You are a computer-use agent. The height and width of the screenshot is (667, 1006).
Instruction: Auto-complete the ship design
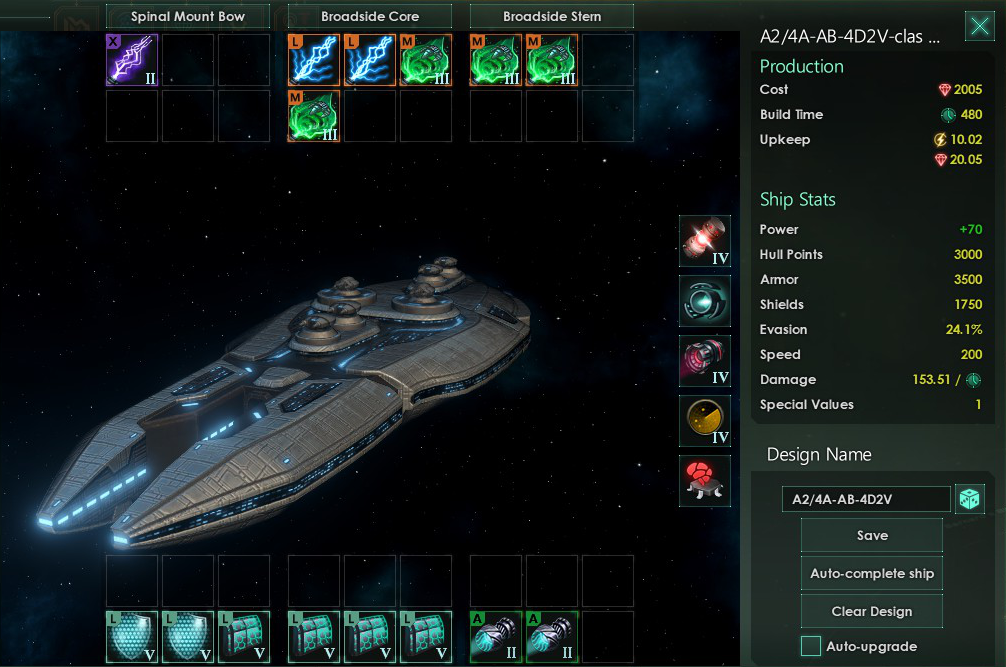(871, 573)
